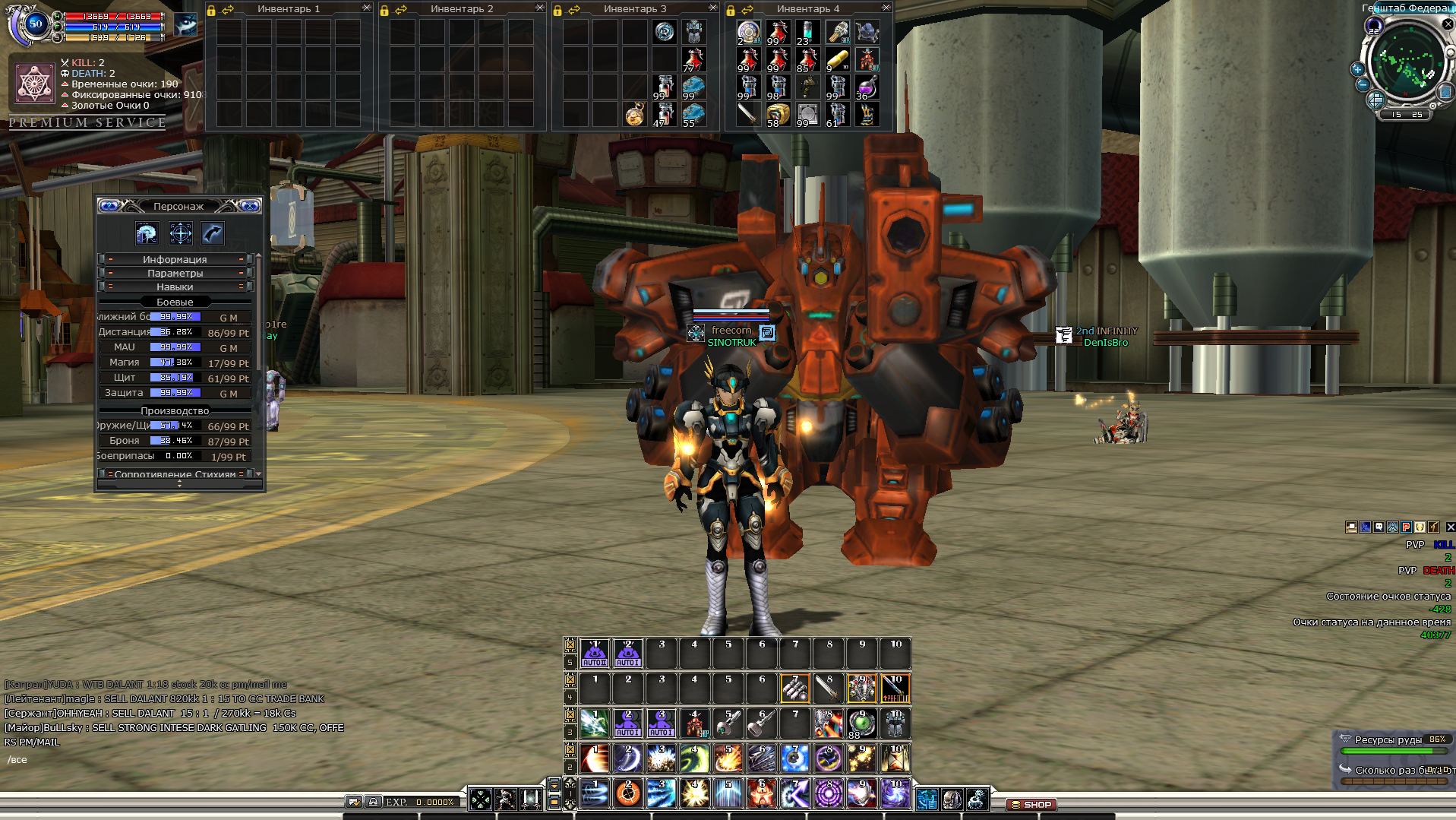Pick the yellow capsule item
The height and width of the screenshot is (820, 1456).
tap(837, 59)
